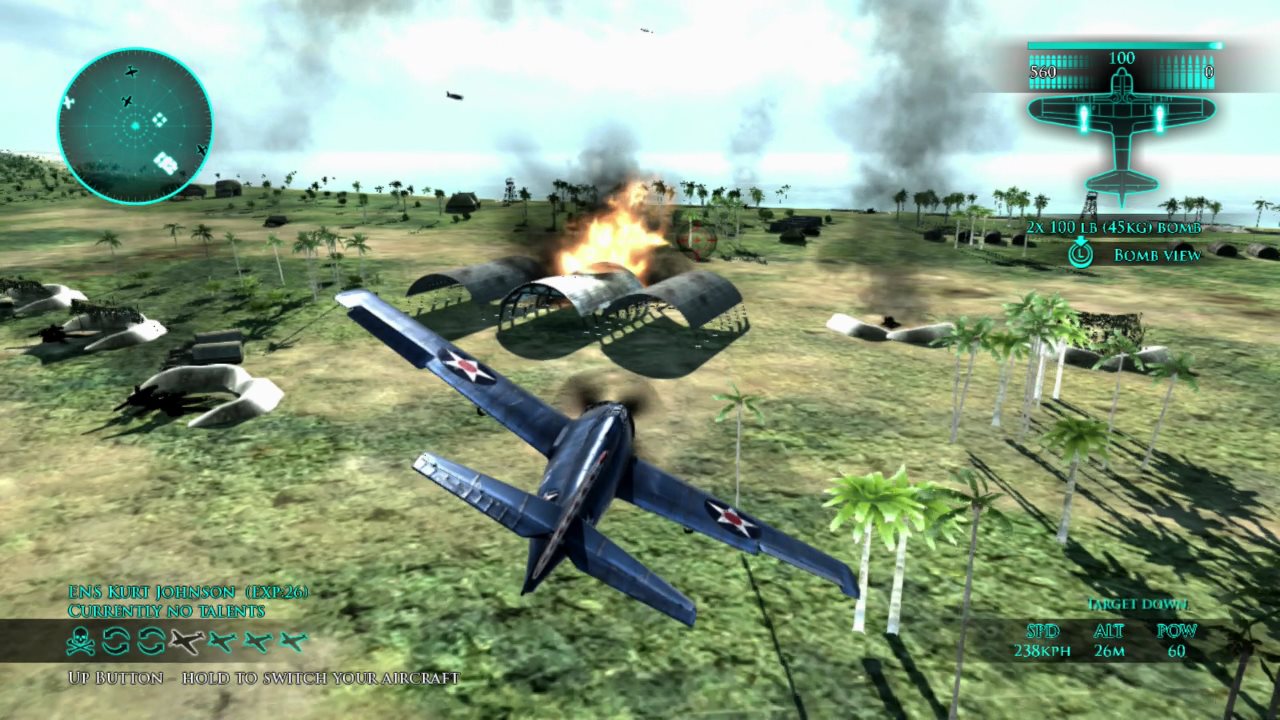The height and width of the screenshot is (720, 1280).
Task: Click the POW power value 60
Action: [1176, 649]
